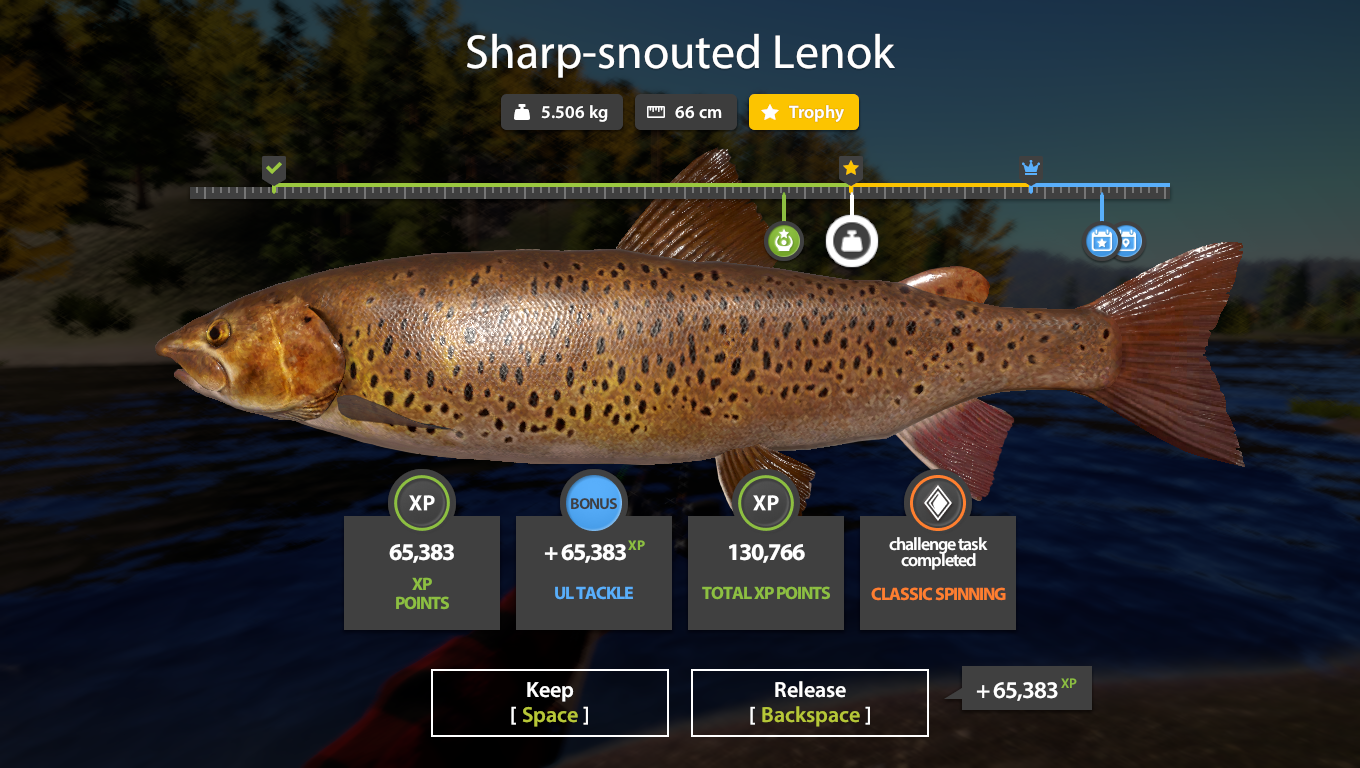The image size is (1360, 768).
Task: Toggle the yellow star trophy marker
Action: [x=850, y=168]
